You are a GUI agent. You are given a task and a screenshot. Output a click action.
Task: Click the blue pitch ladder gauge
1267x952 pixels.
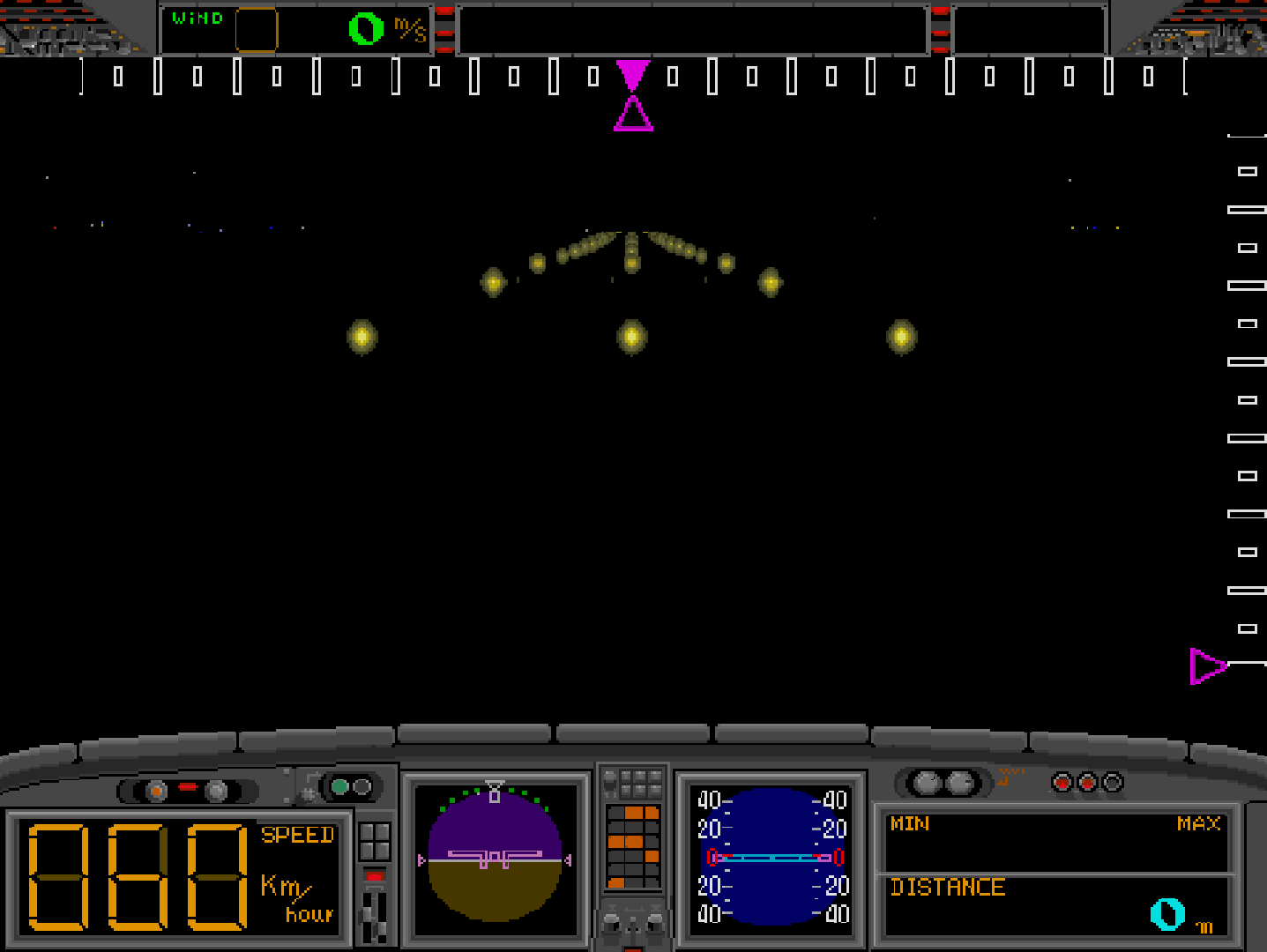point(772,857)
